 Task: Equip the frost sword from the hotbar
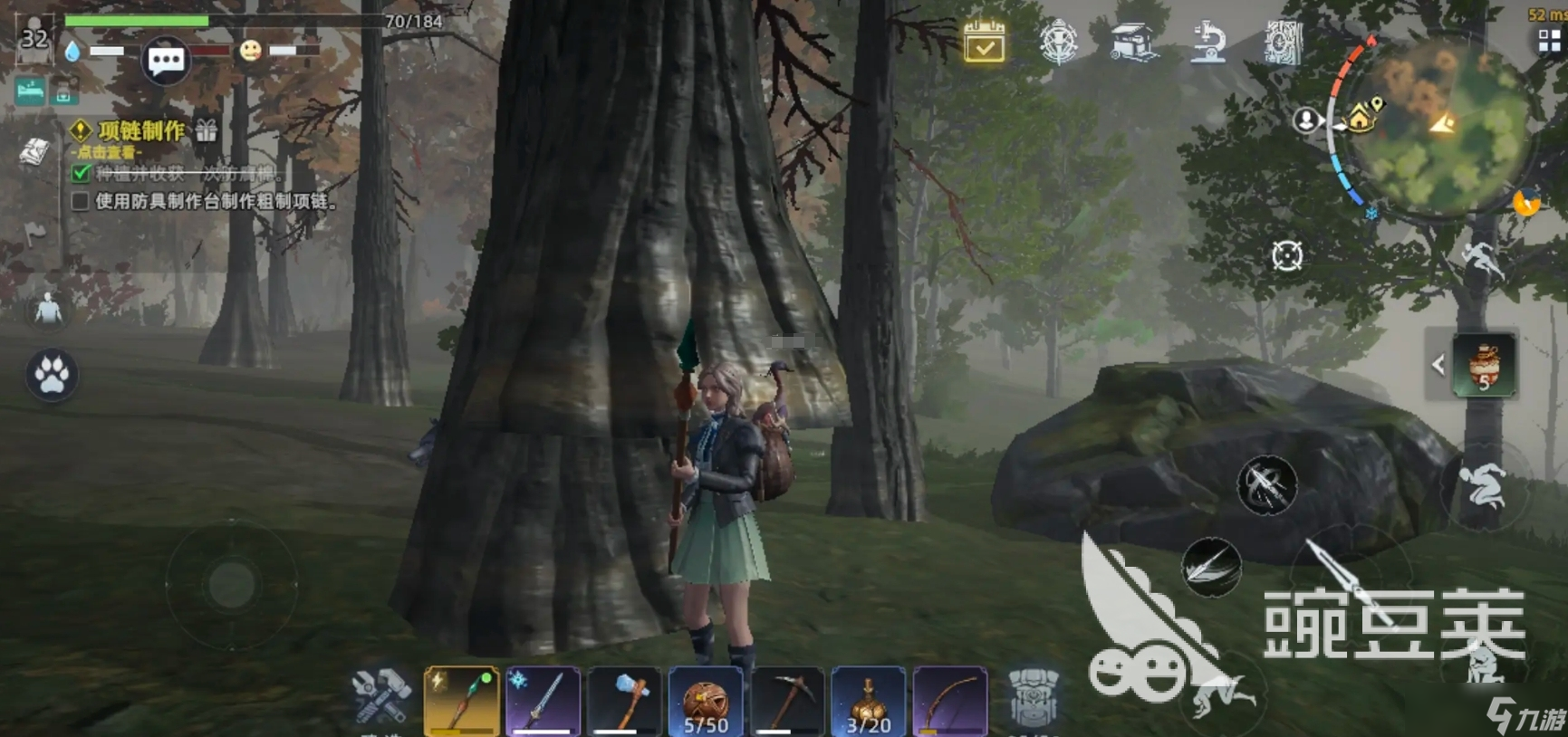(543, 701)
